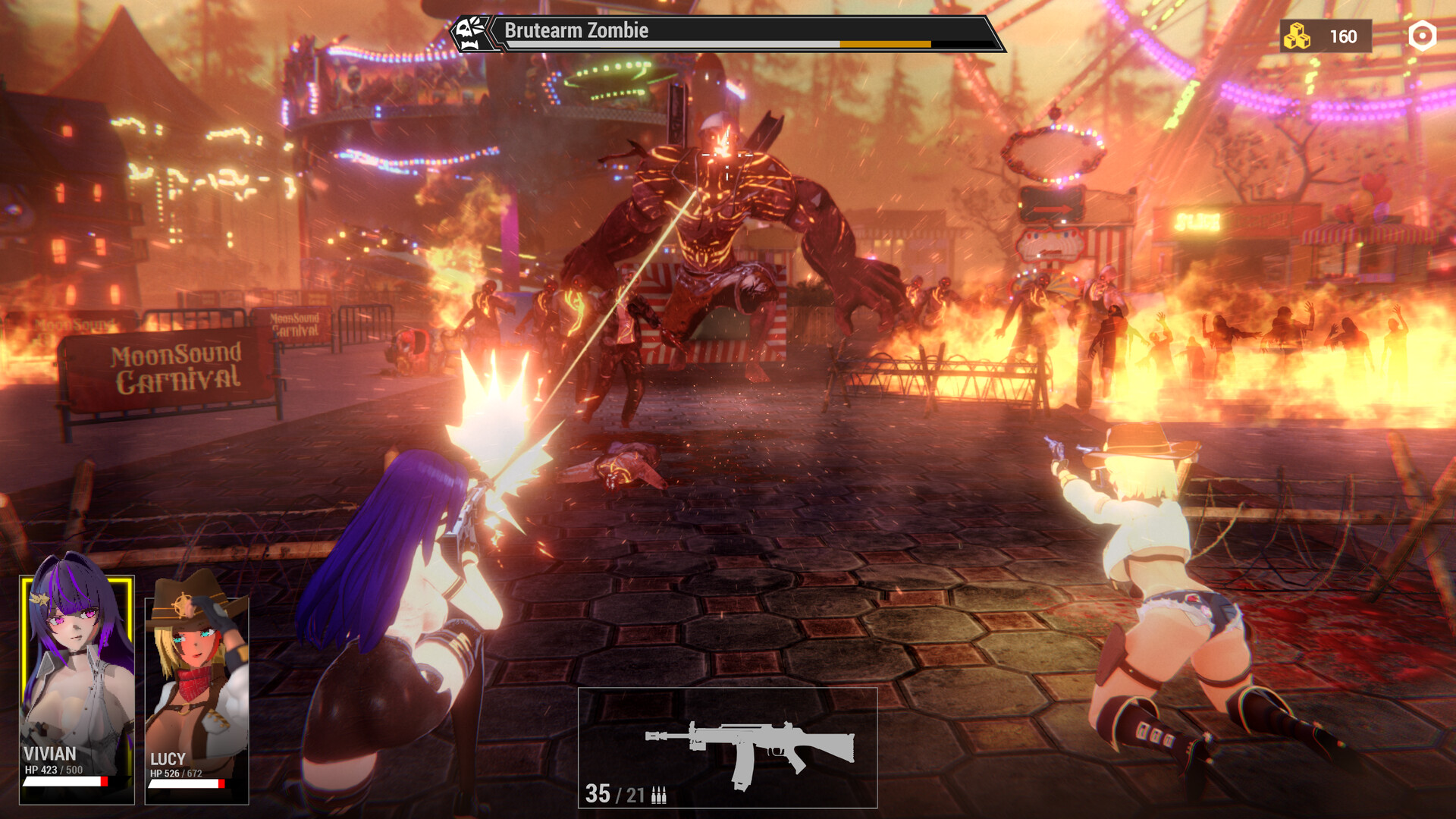Click the assault rifle weapon slot

coord(727,747)
